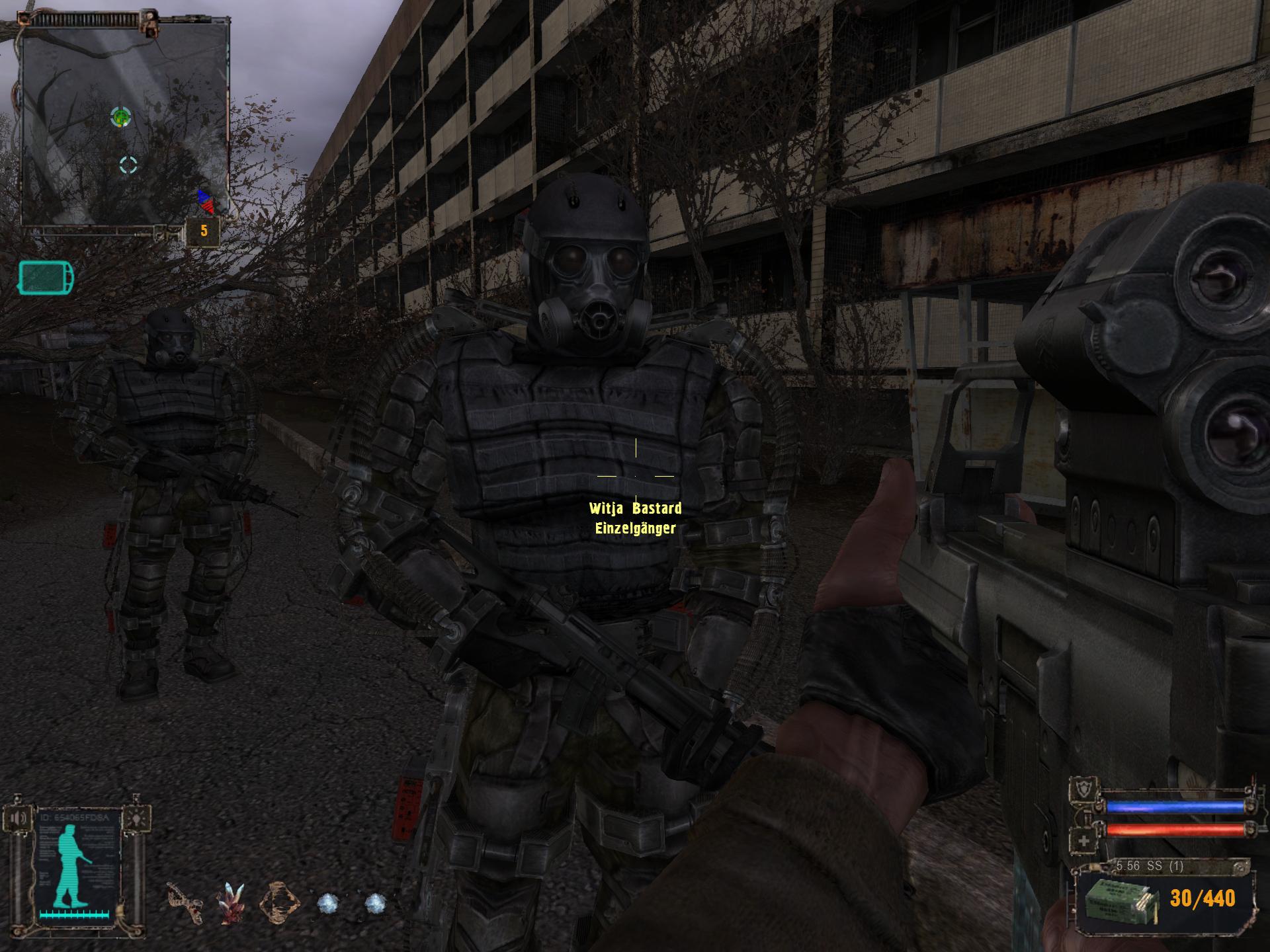Click the light bulb visibility indicator
1270x952 pixels.
click(x=138, y=819)
